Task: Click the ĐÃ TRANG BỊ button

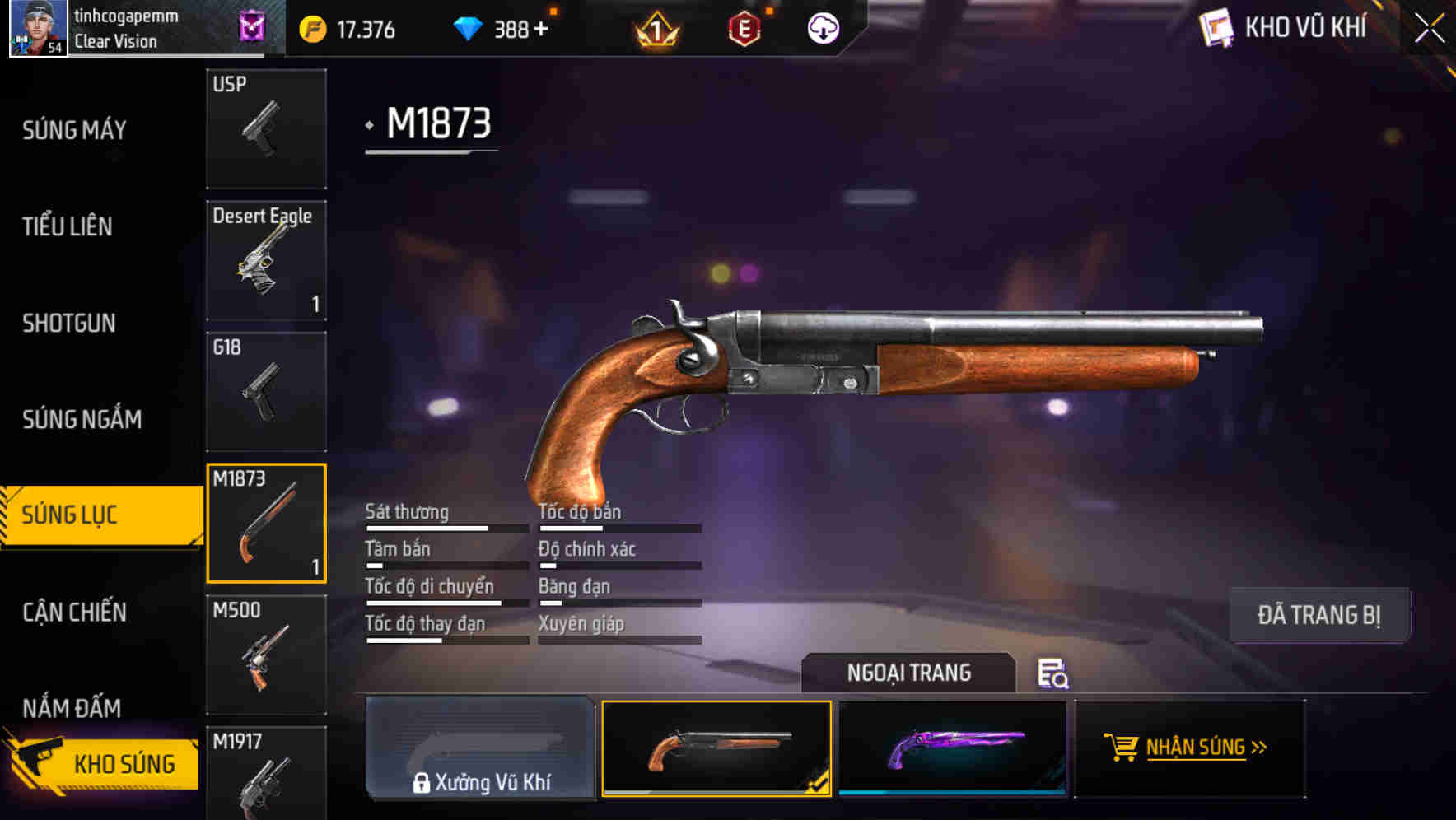Action: pos(1319,615)
